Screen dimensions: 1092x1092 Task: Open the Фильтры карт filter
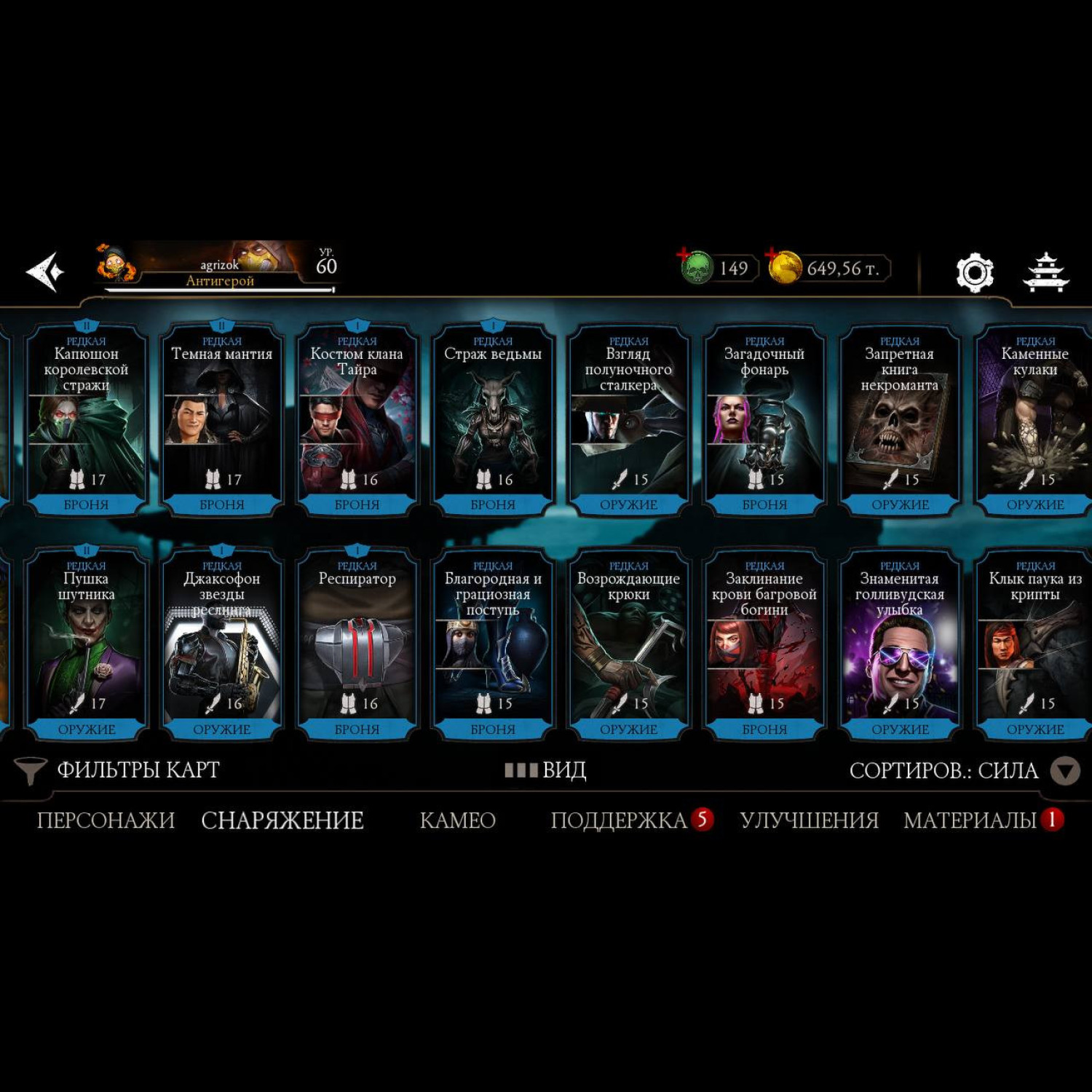(118, 770)
